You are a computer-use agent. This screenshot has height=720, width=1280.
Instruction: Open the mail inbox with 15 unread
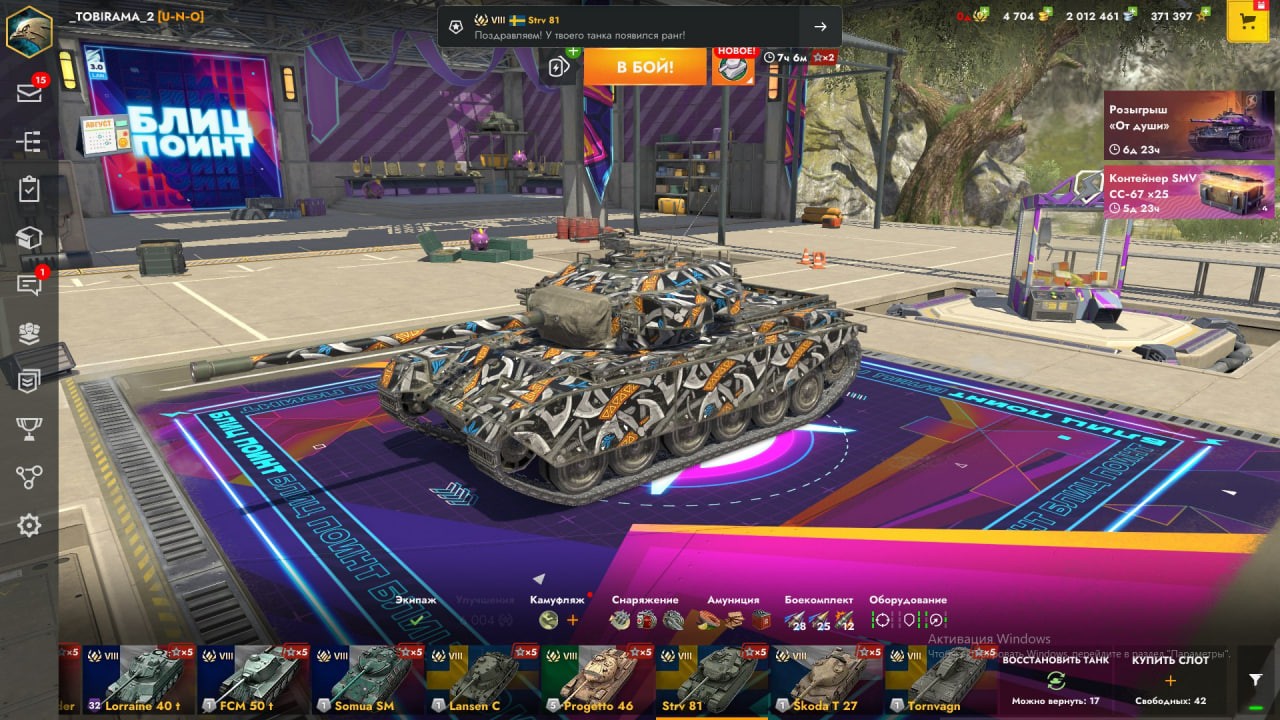[x=29, y=92]
